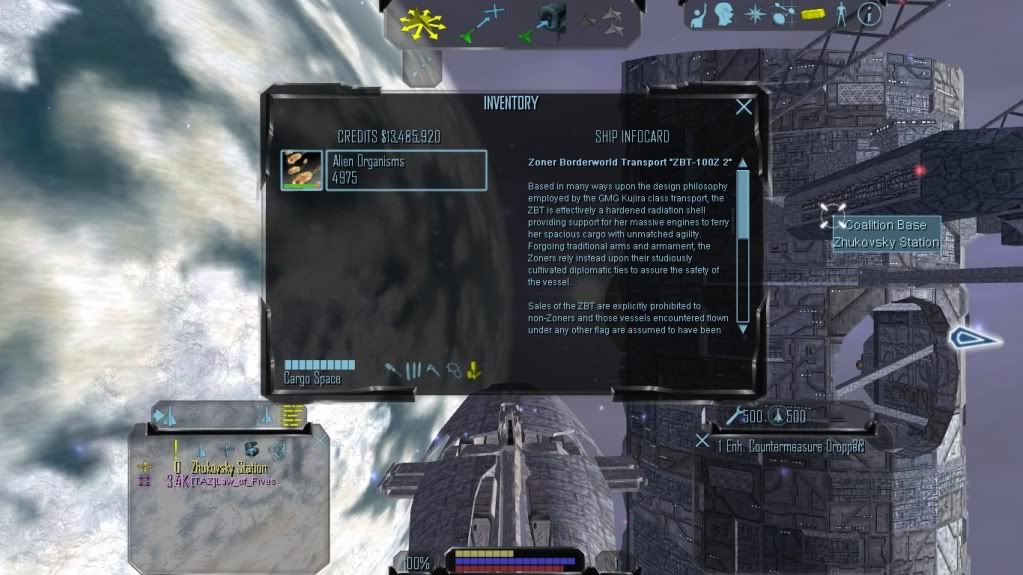Screen dimensions: 1023x575
Task: Open the head-profile chat icon
Action: (x=725, y=15)
